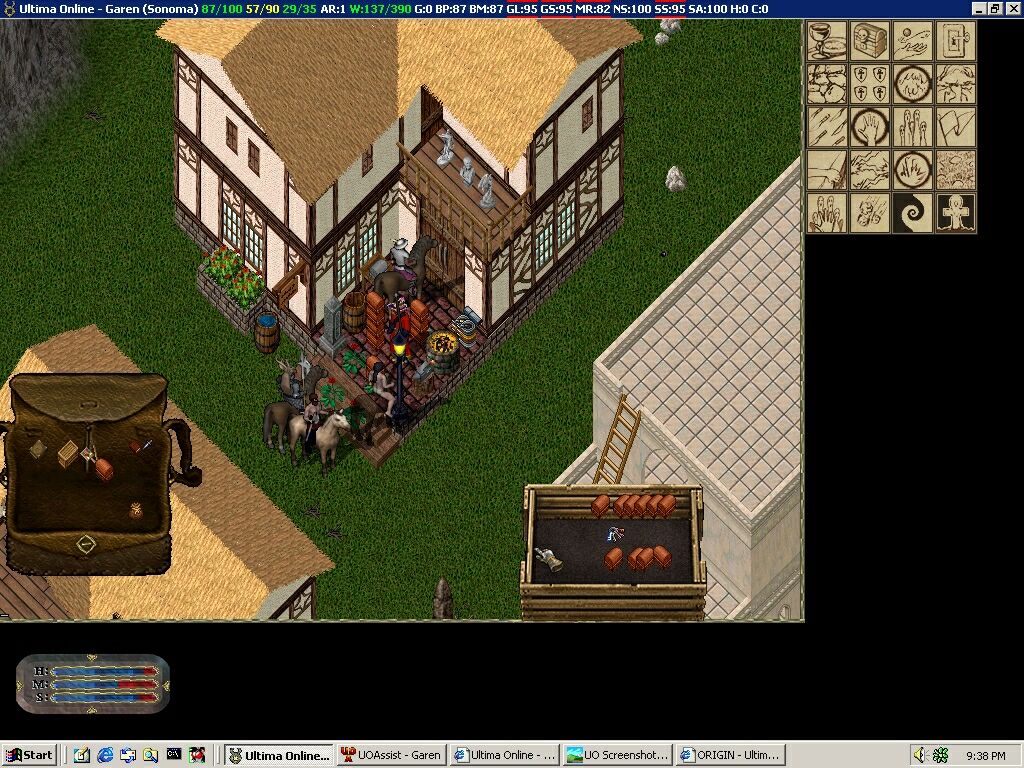Click the coin pouch in the backpack
1024x768 pixels.
click(x=136, y=510)
